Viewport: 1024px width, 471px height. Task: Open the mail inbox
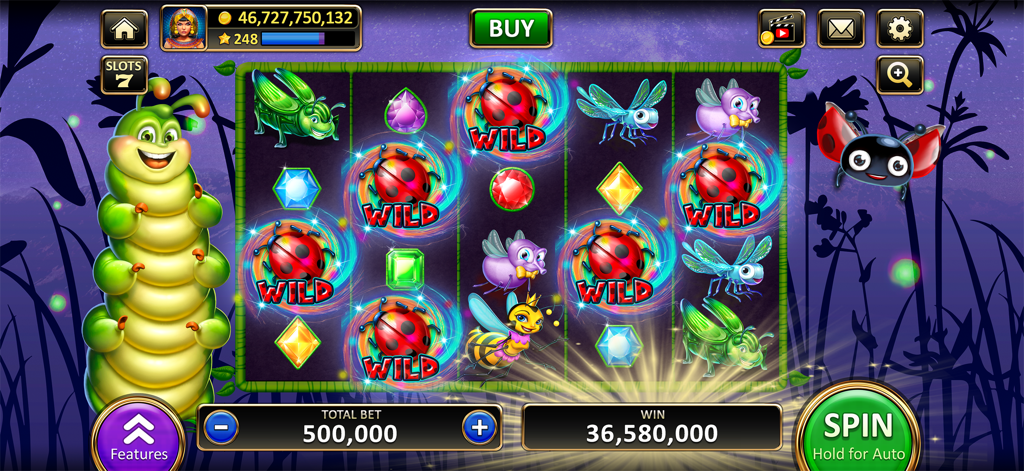(840, 29)
